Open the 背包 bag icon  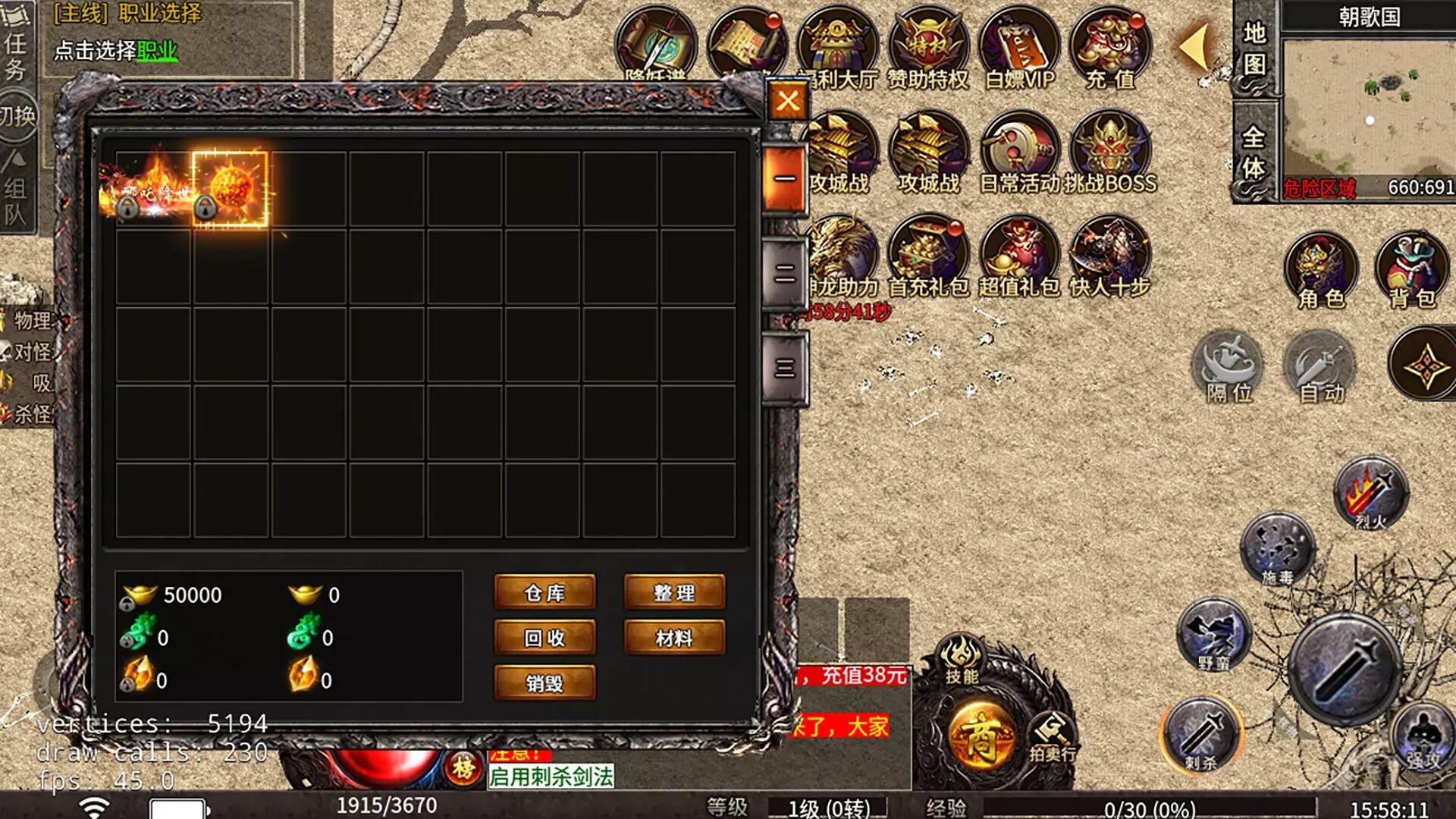click(1410, 270)
